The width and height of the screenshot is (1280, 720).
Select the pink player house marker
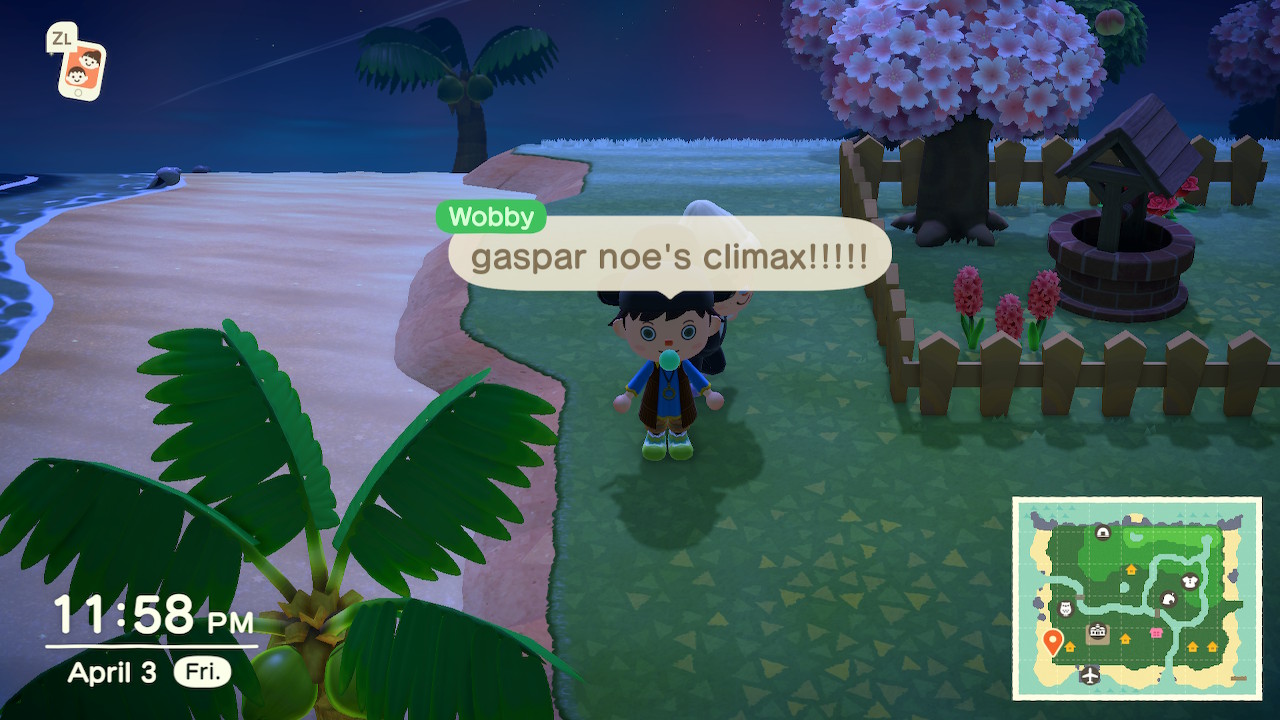pyautogui.click(x=1158, y=634)
